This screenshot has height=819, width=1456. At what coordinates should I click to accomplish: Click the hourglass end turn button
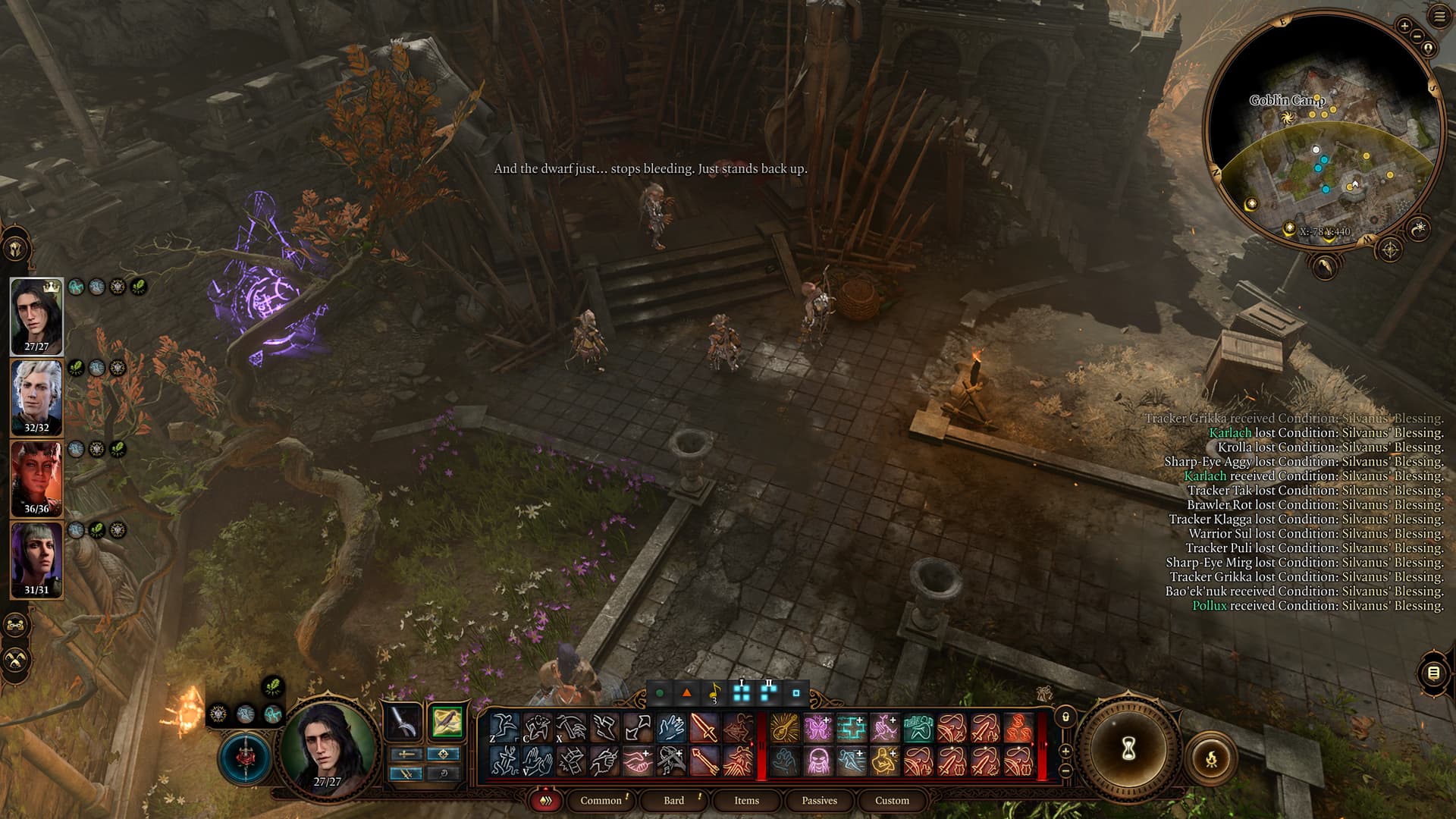1128,749
